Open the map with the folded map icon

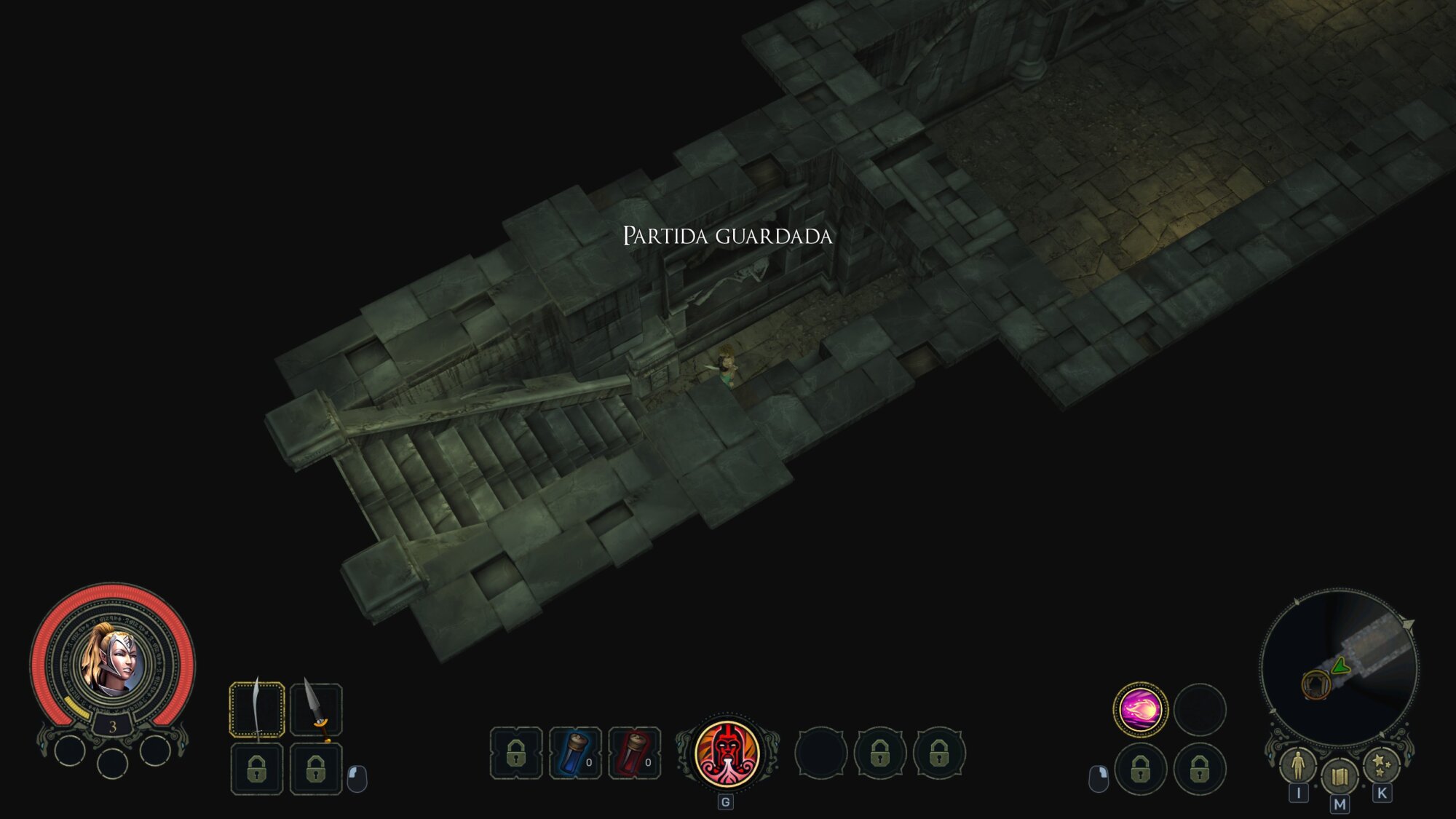pyautogui.click(x=1339, y=777)
